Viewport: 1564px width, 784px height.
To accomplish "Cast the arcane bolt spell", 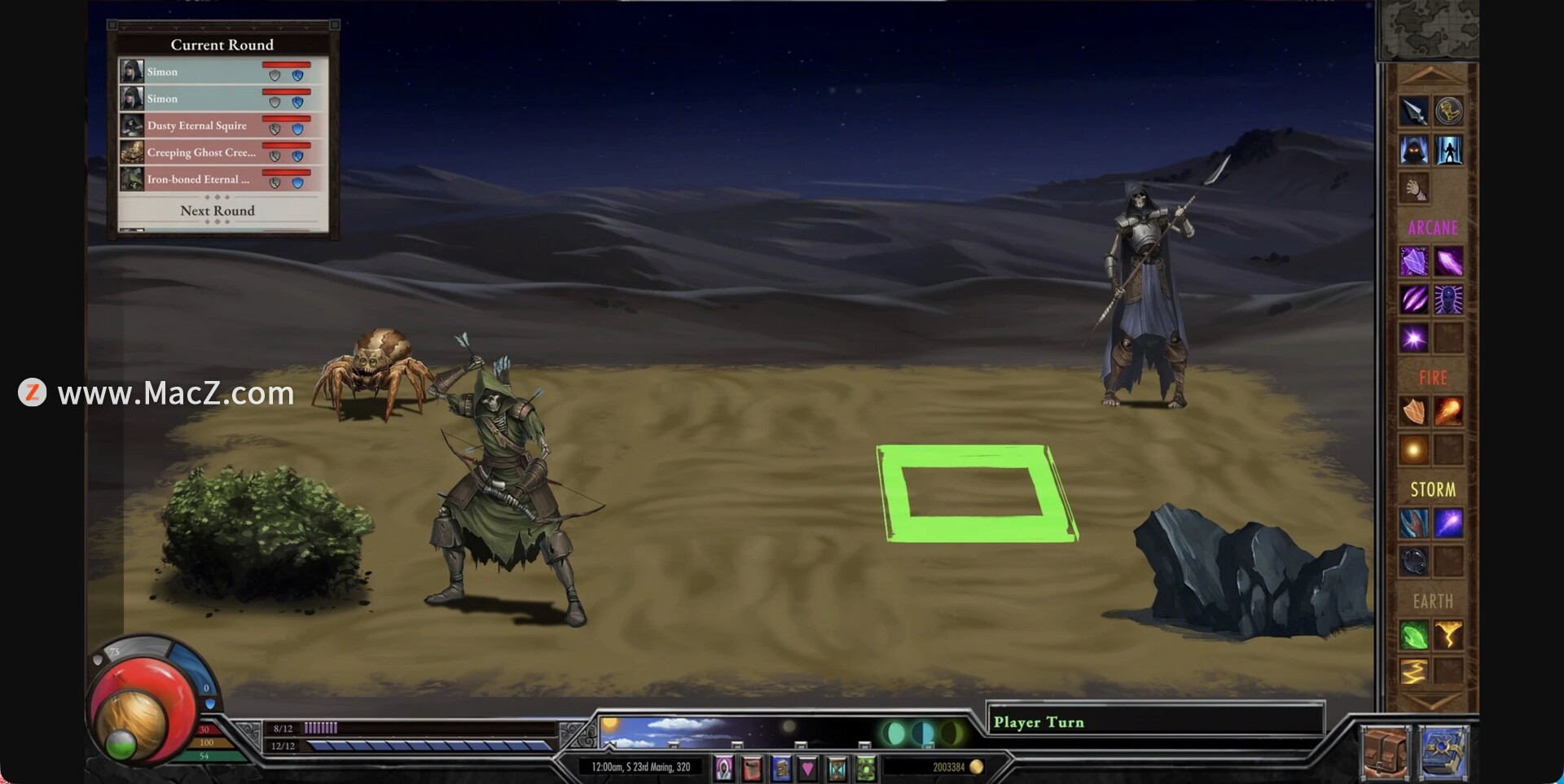I will pyautogui.click(x=1449, y=262).
